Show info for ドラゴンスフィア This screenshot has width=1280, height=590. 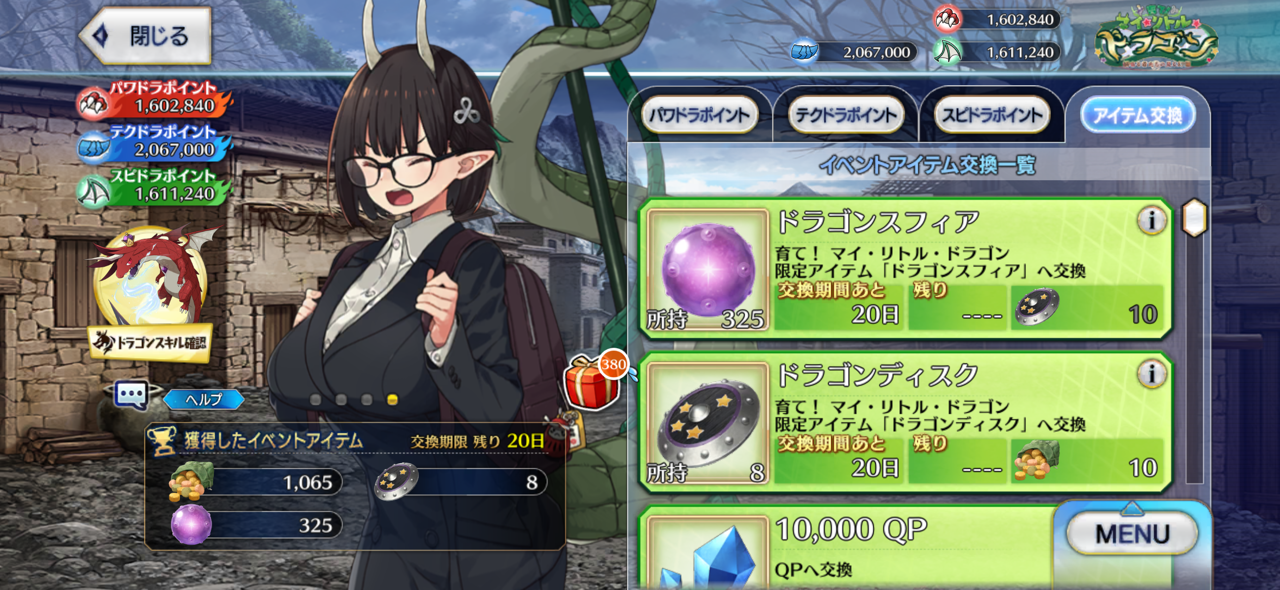1152,220
